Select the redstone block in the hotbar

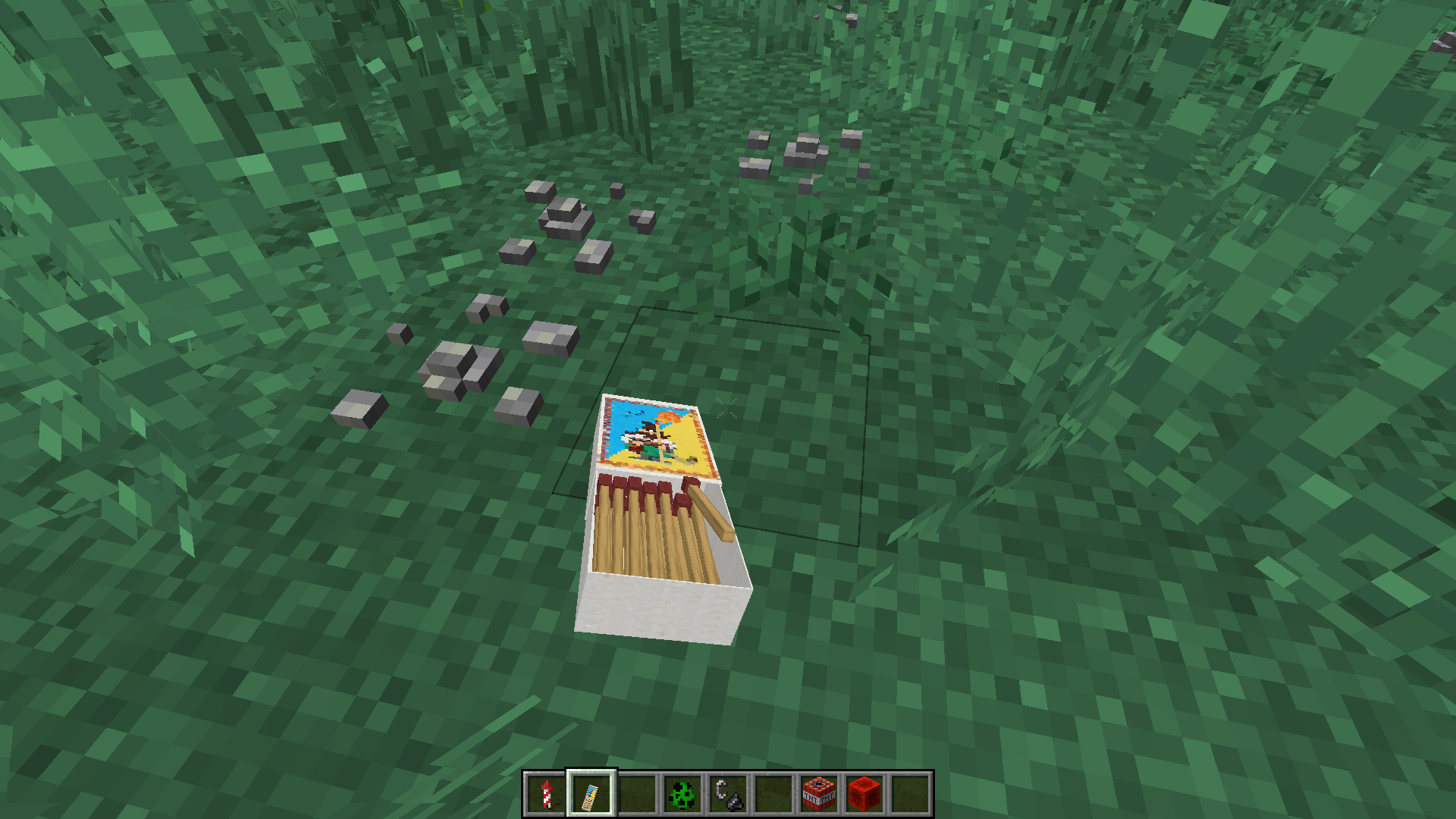click(864, 793)
